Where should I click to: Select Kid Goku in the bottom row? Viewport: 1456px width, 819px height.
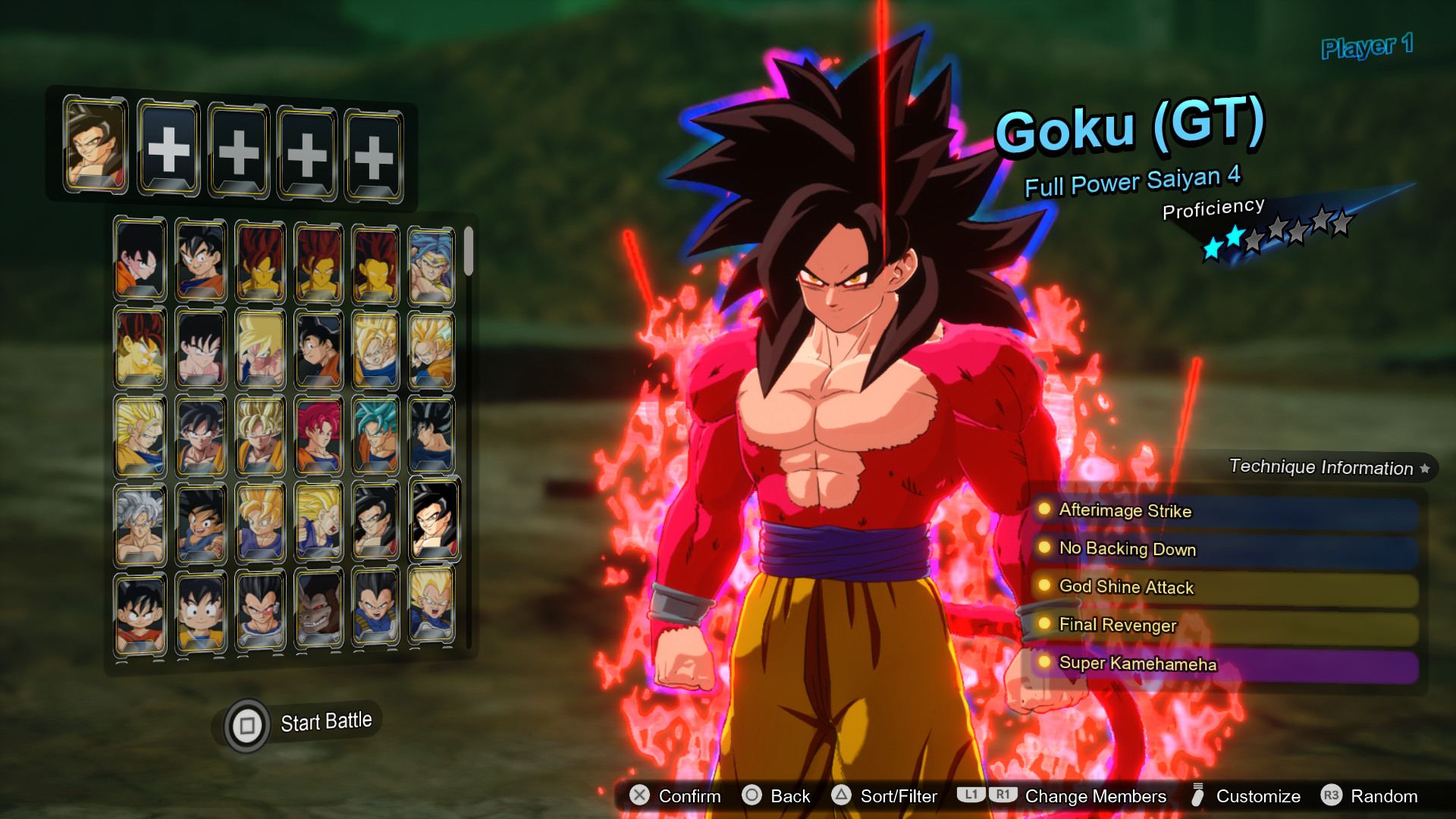click(x=140, y=610)
